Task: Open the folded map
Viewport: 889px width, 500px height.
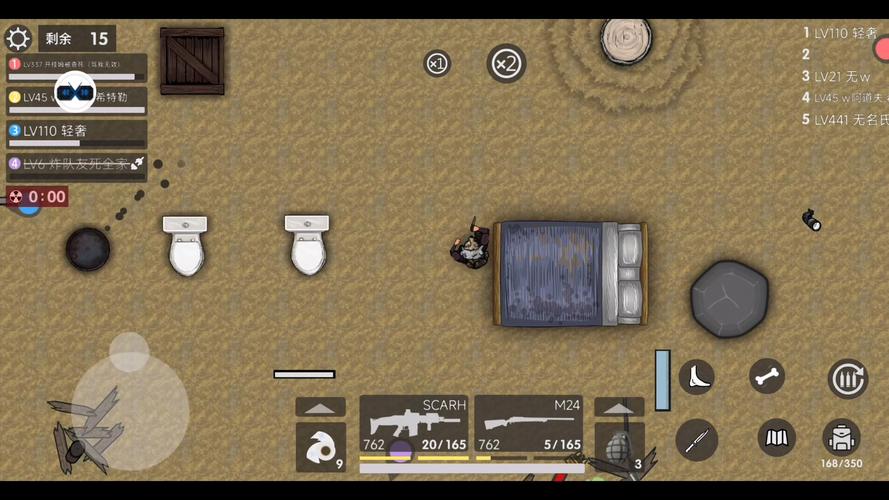Action: tap(776, 438)
